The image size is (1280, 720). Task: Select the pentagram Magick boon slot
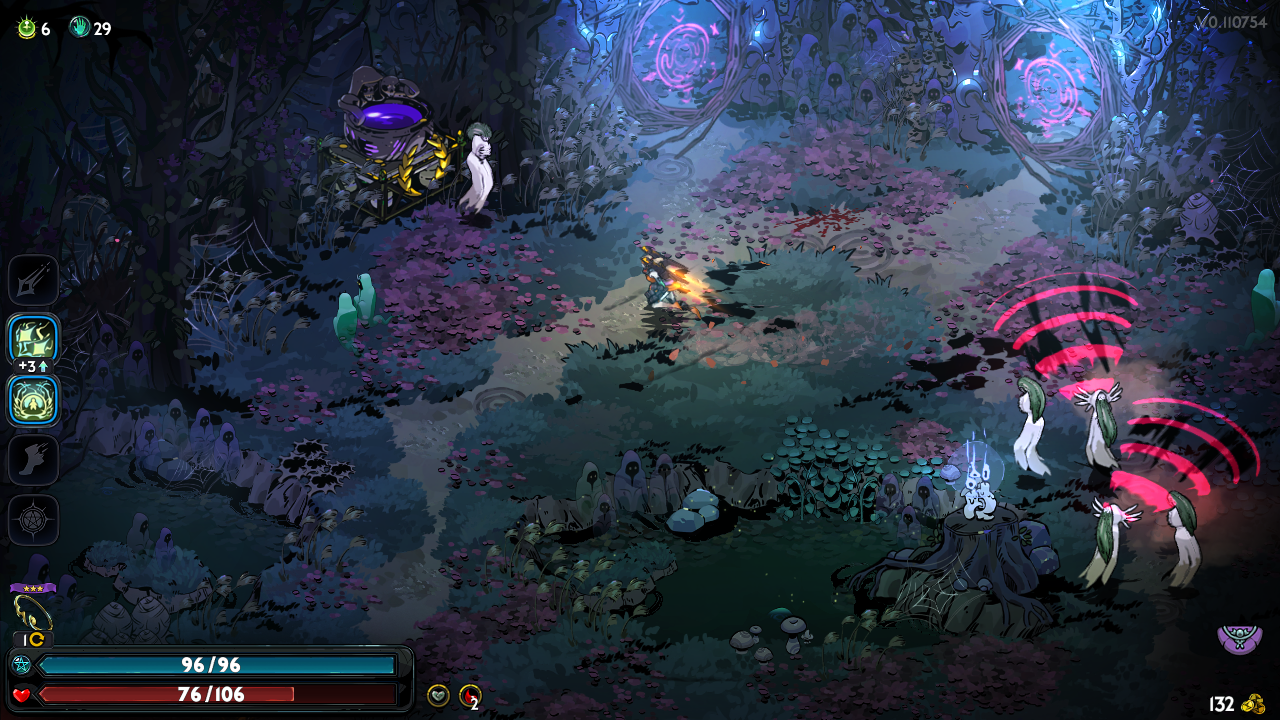click(33, 520)
